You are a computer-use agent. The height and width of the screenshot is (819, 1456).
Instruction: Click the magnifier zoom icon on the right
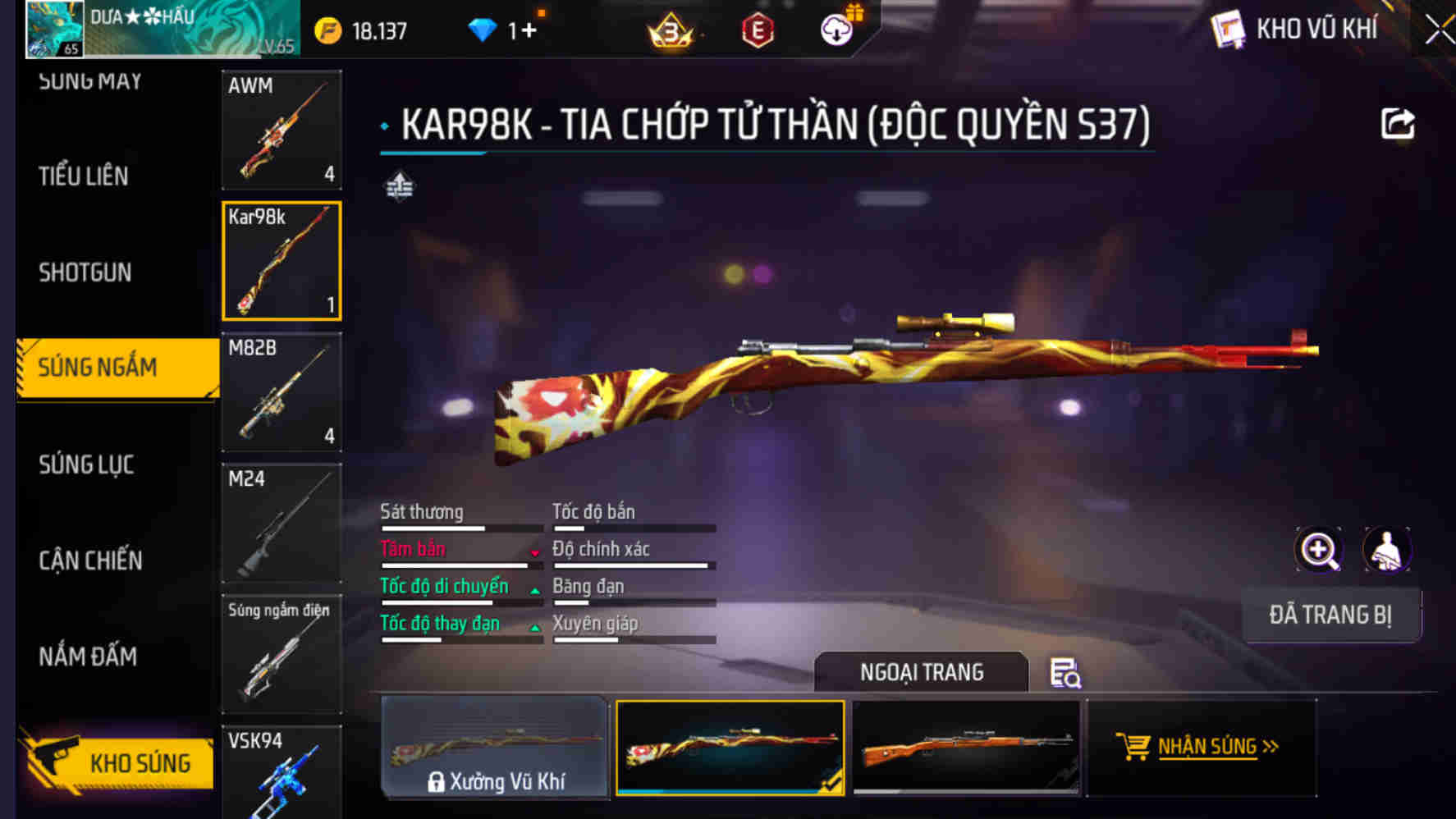[1317, 550]
